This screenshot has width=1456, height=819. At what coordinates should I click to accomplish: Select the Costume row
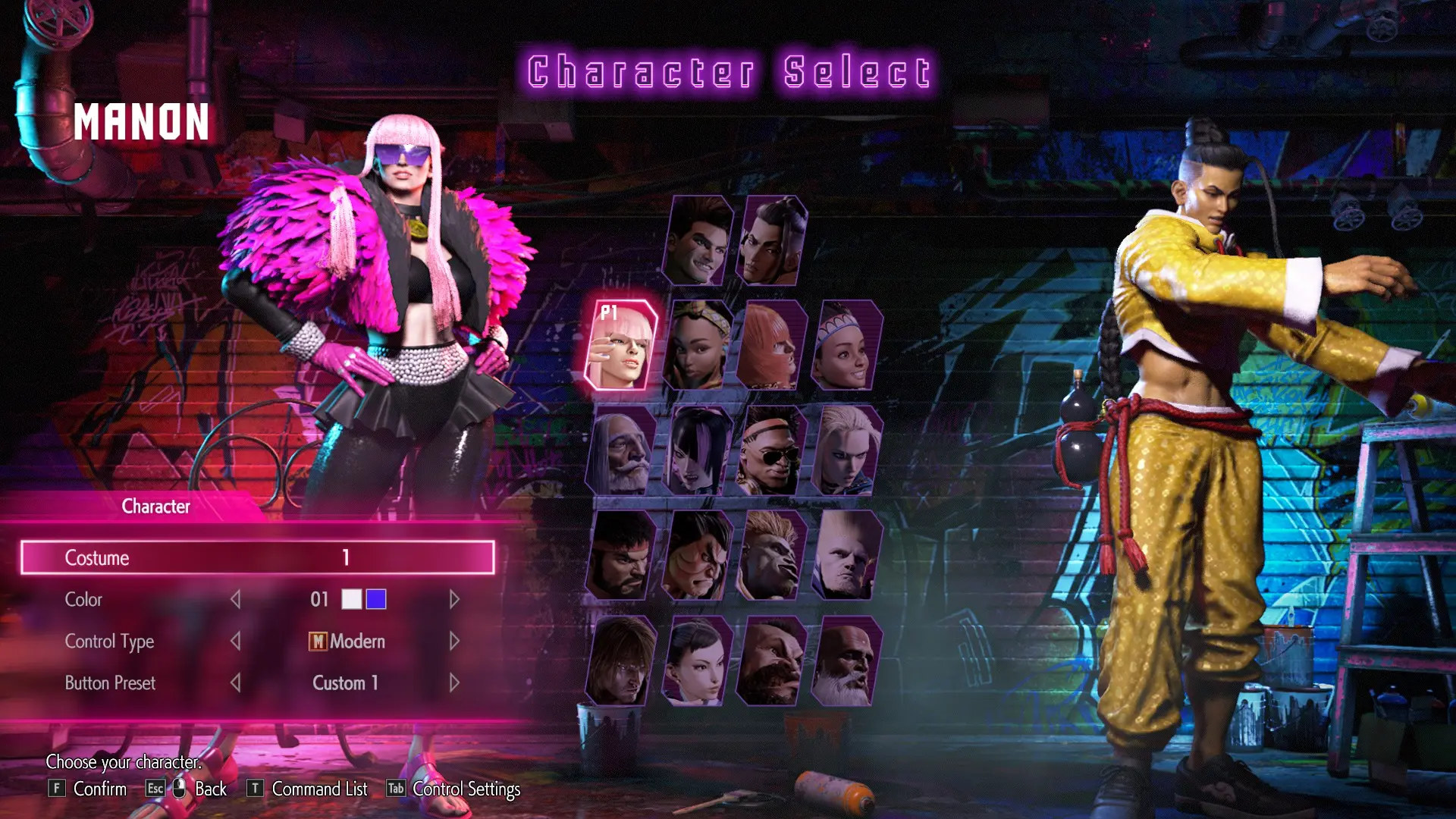tap(258, 557)
